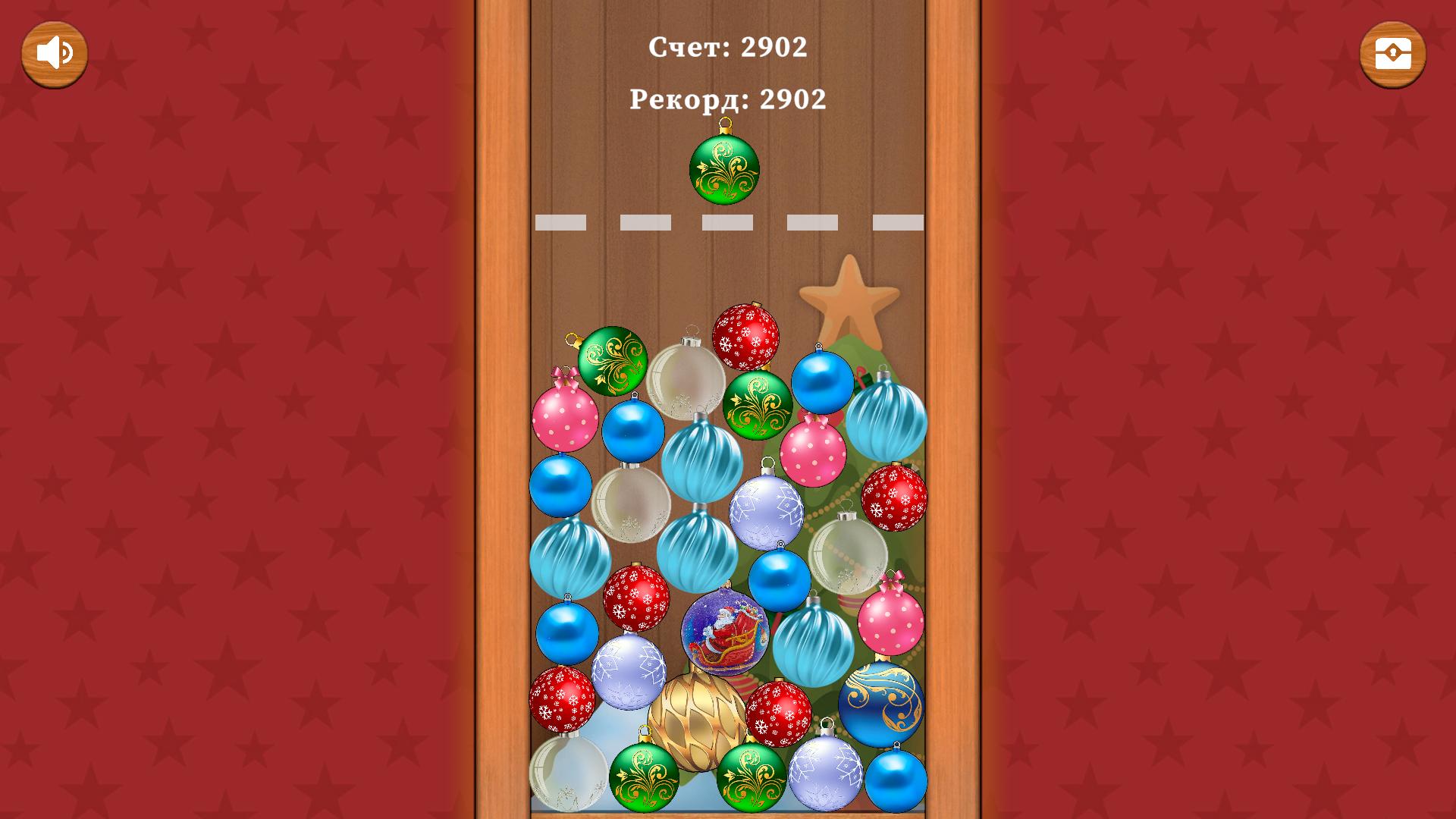Click the score text showing Счет: 2902
Viewport: 1456px width, 819px height.
726,48
